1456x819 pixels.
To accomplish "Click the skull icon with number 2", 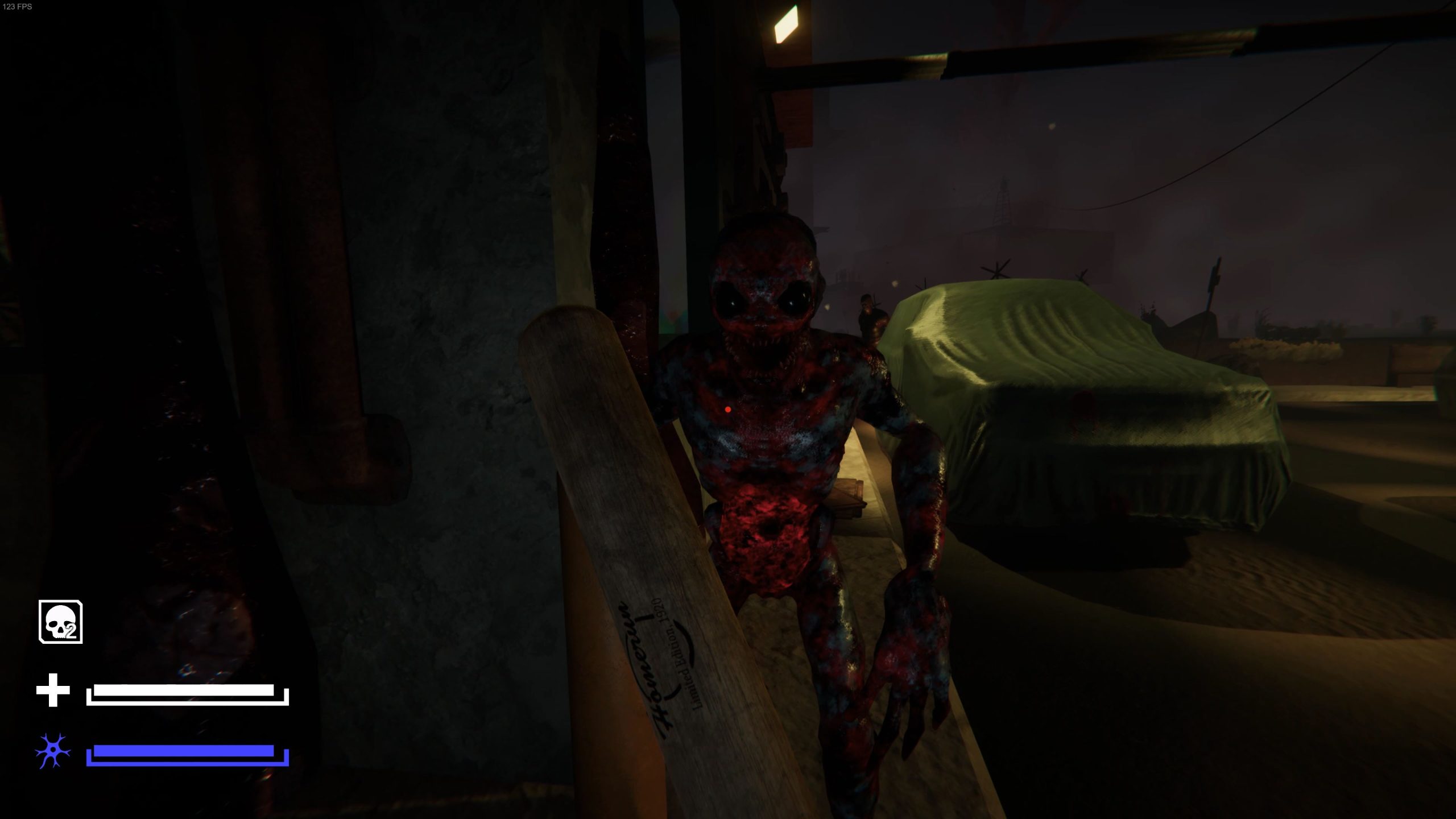I will click(x=60, y=622).
